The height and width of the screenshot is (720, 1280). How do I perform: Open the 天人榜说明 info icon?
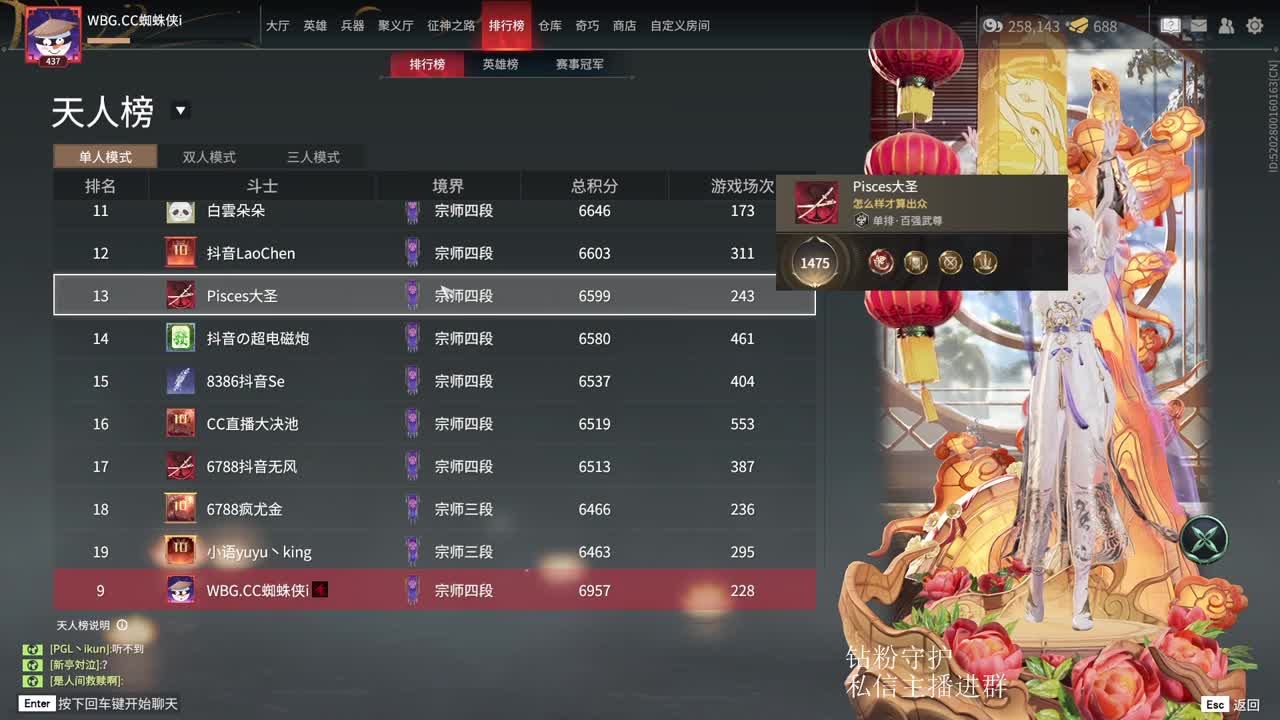[122, 625]
